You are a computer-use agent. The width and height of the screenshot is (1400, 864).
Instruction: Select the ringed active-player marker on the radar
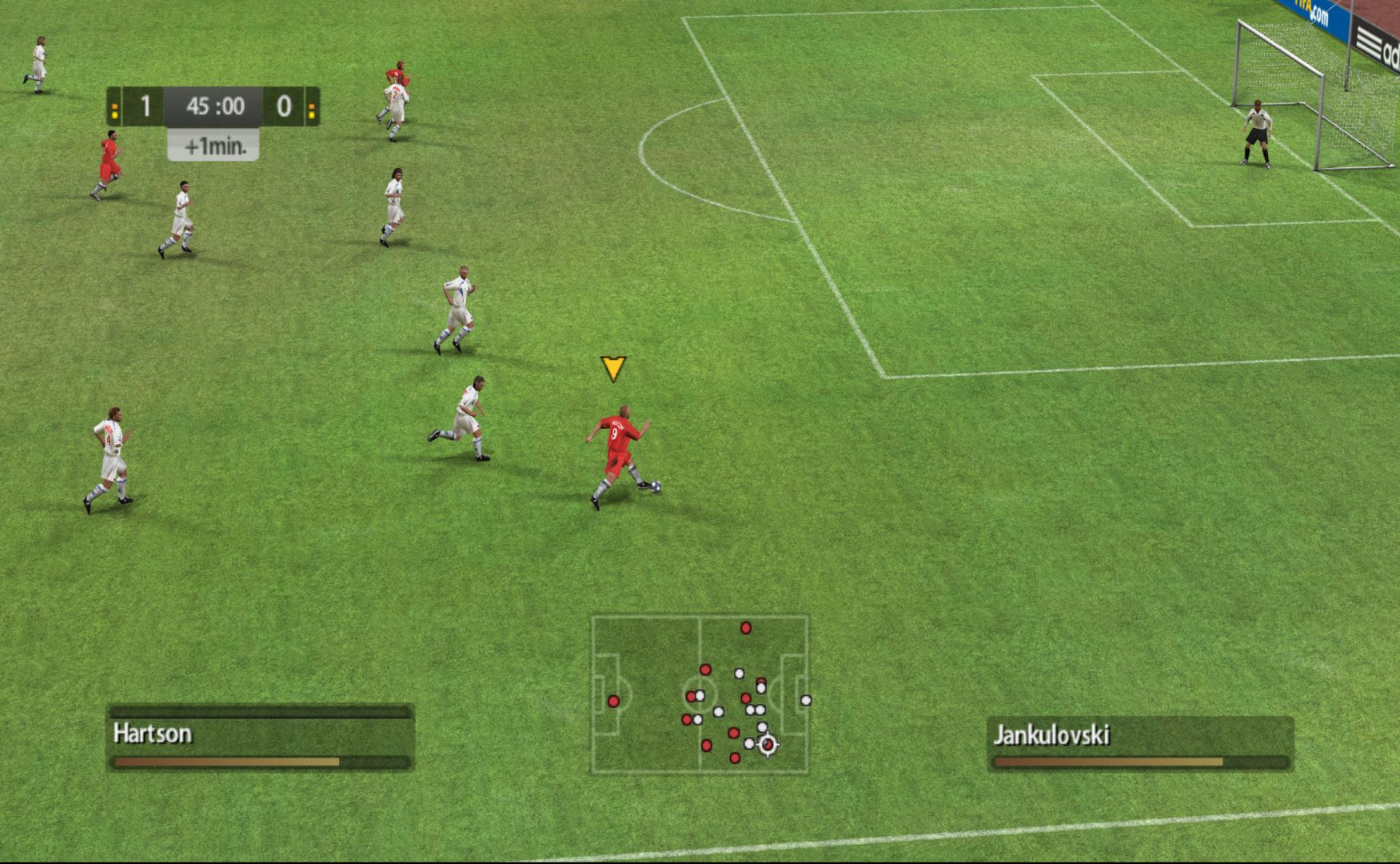pyautogui.click(x=768, y=745)
